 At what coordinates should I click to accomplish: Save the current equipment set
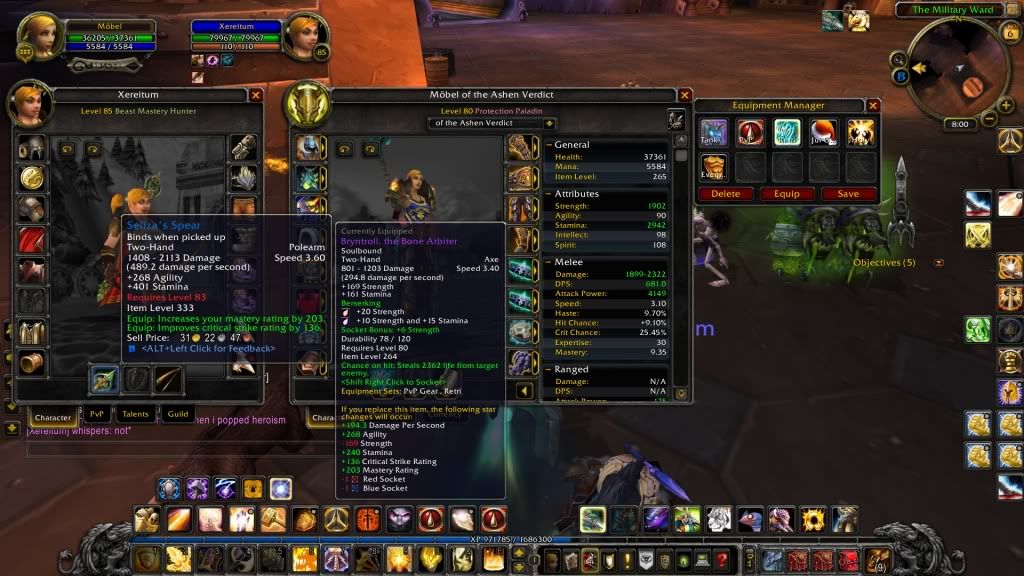pyautogui.click(x=849, y=194)
